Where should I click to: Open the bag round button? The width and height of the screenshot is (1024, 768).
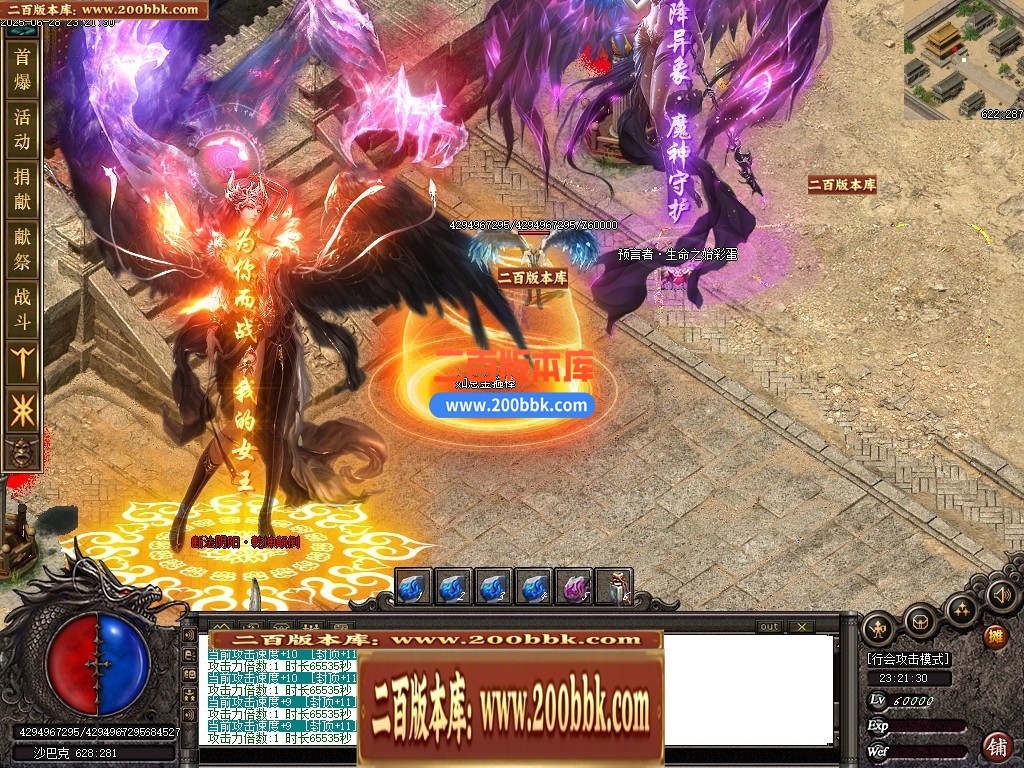click(x=920, y=622)
